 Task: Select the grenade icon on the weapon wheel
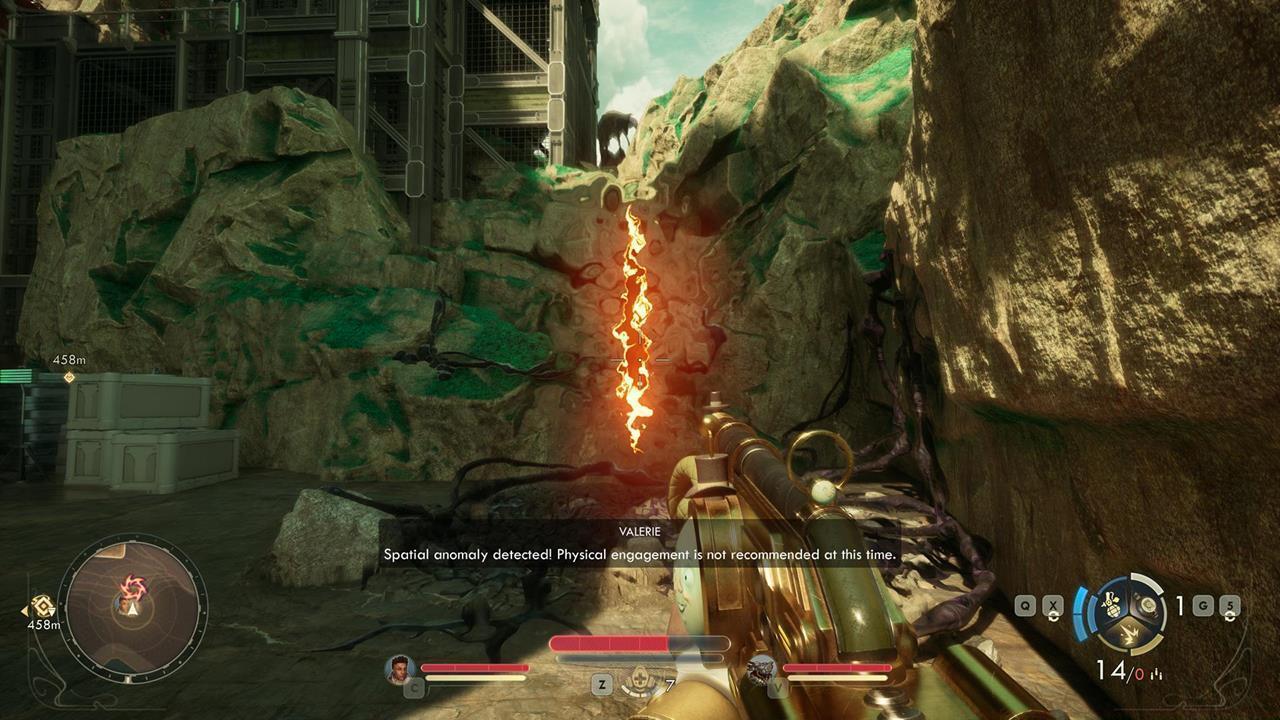1113,607
